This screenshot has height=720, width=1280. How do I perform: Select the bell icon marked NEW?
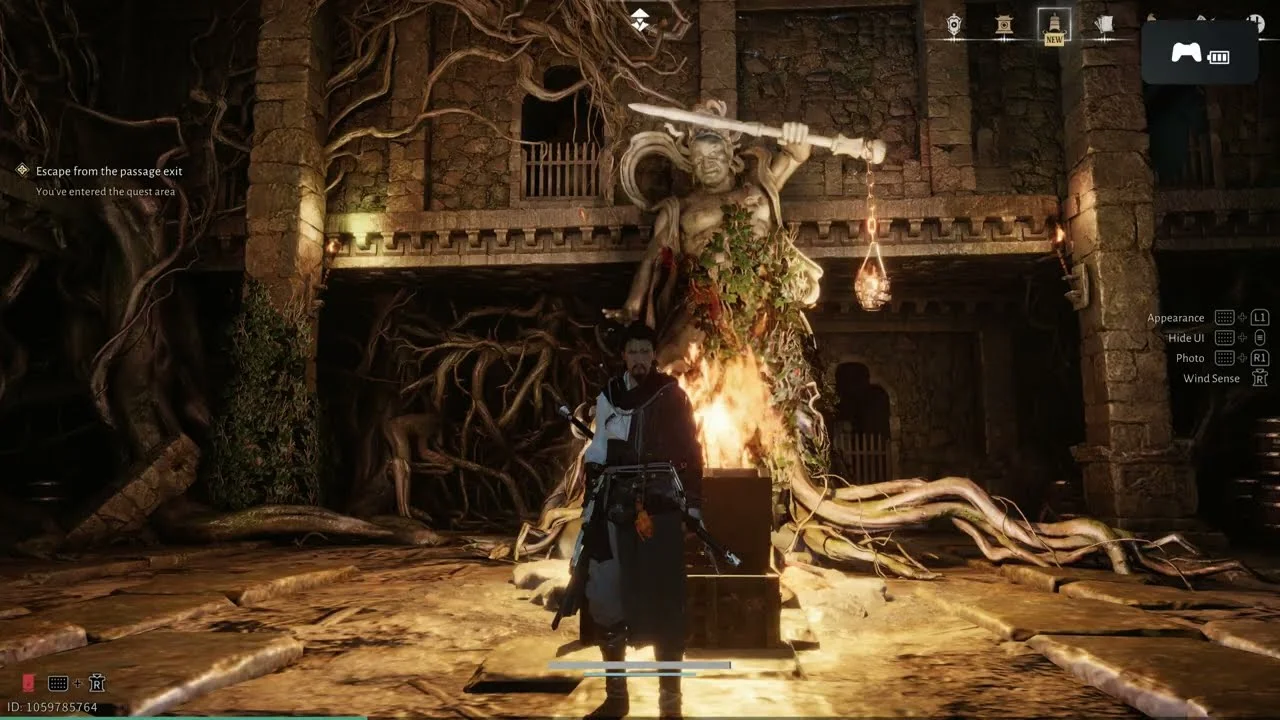[1054, 25]
